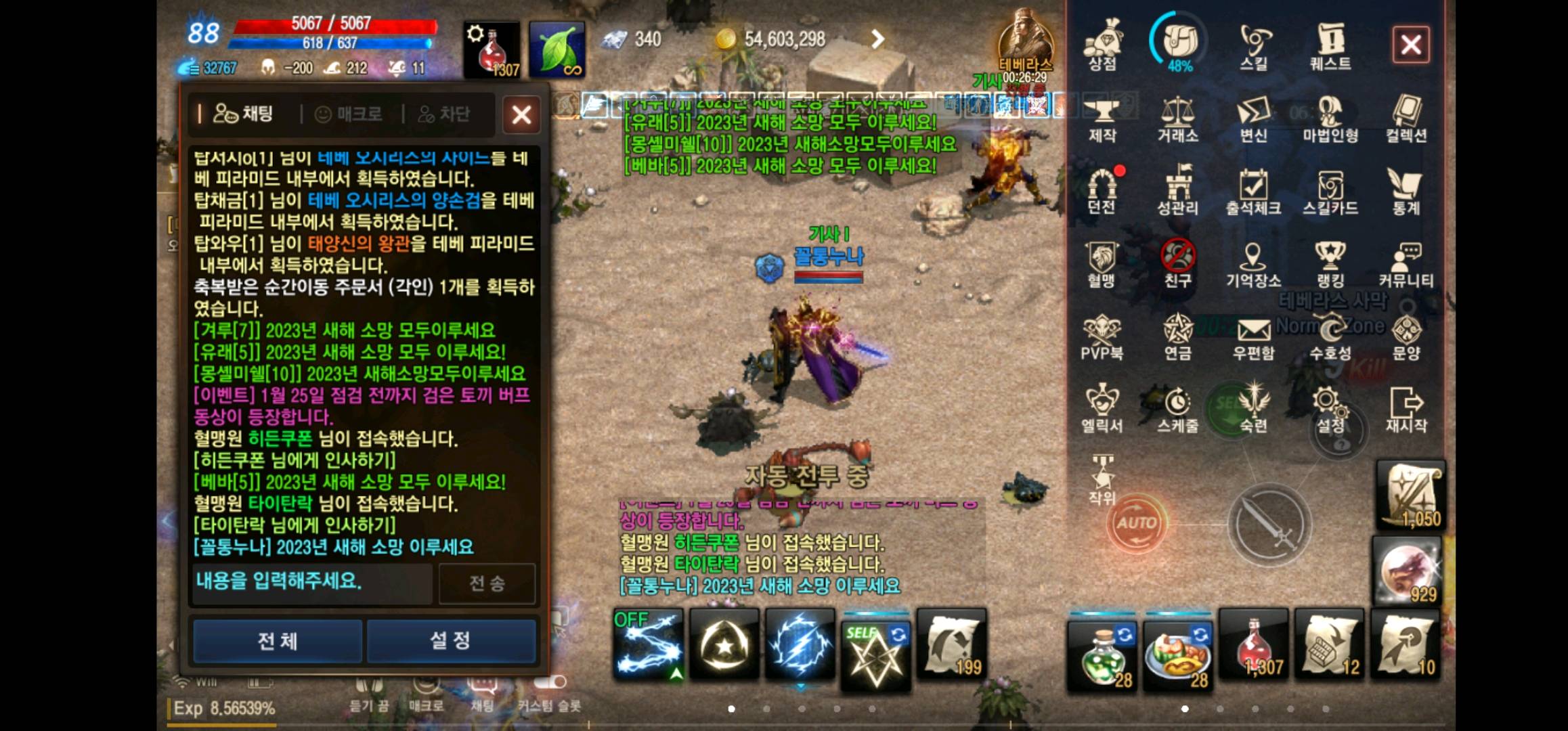Open the 엘릭서 elixir menu

coord(1102,406)
